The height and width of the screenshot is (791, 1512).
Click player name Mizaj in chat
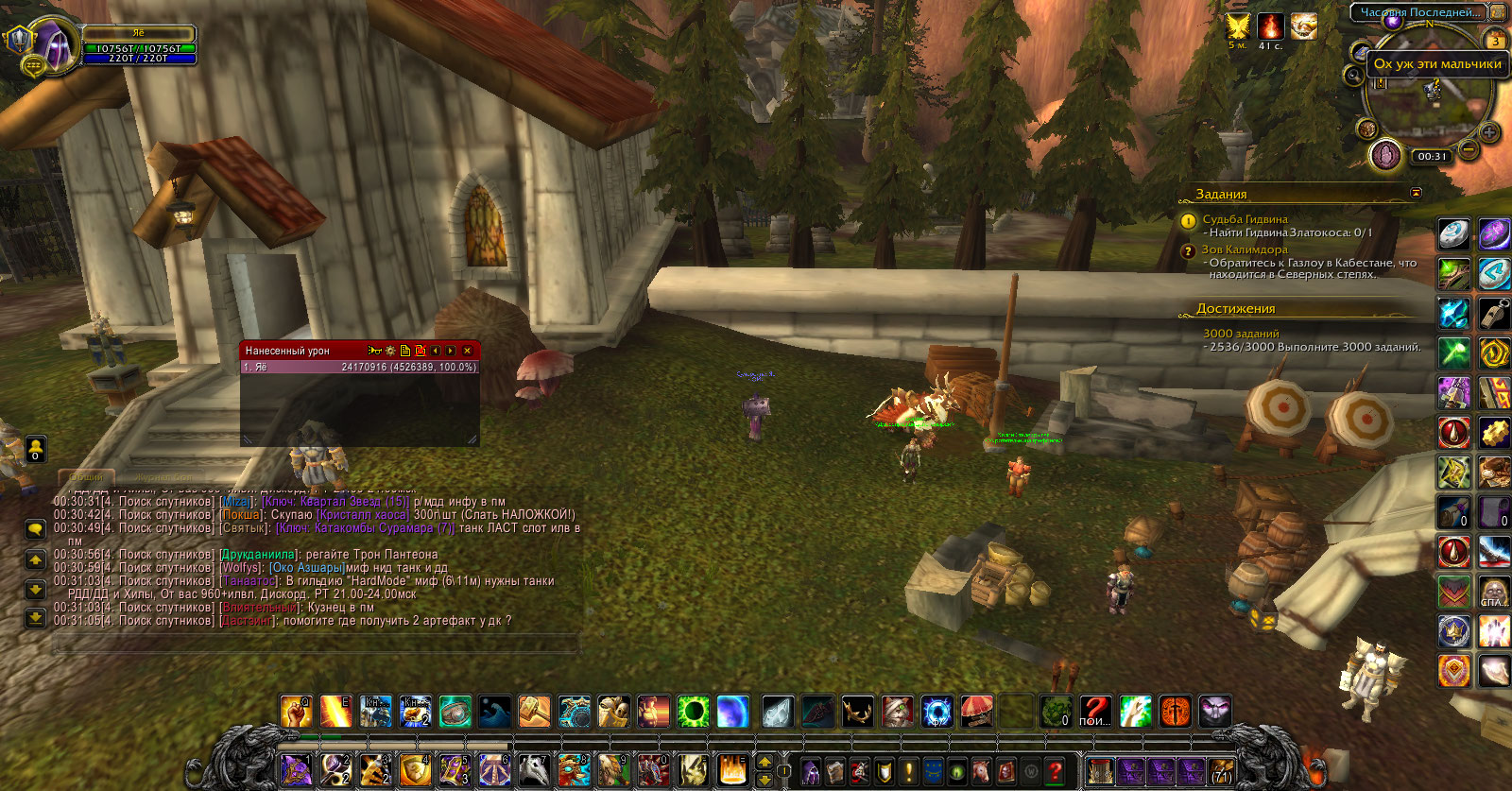(x=236, y=502)
